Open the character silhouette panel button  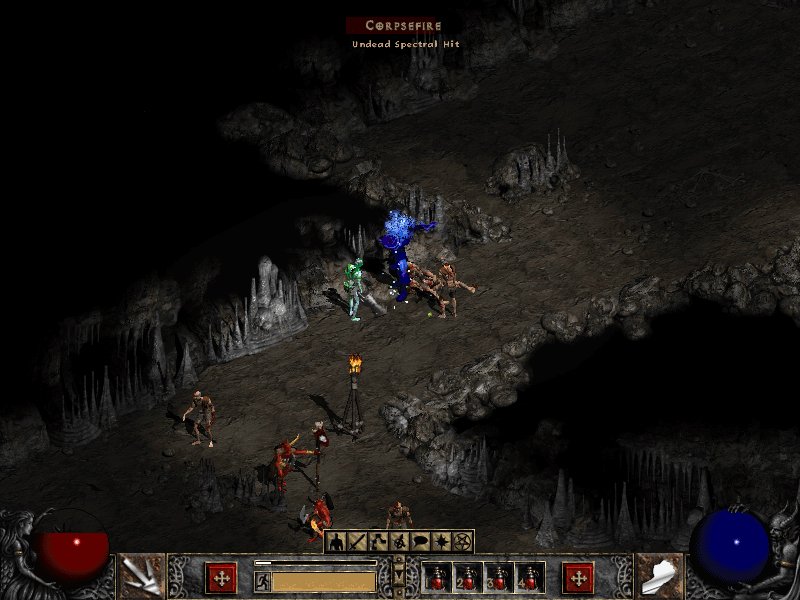[x=336, y=542]
